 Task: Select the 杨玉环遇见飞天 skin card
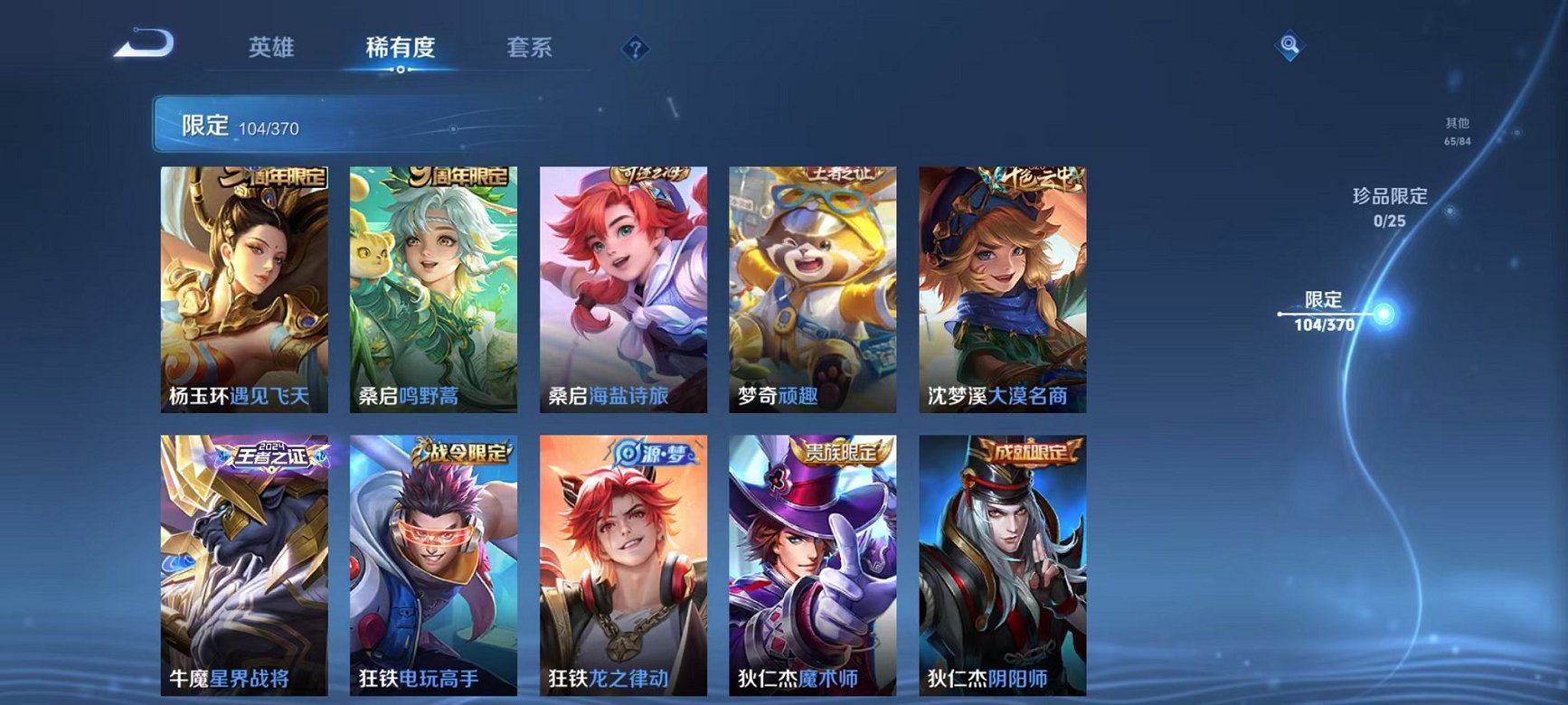[245, 285]
